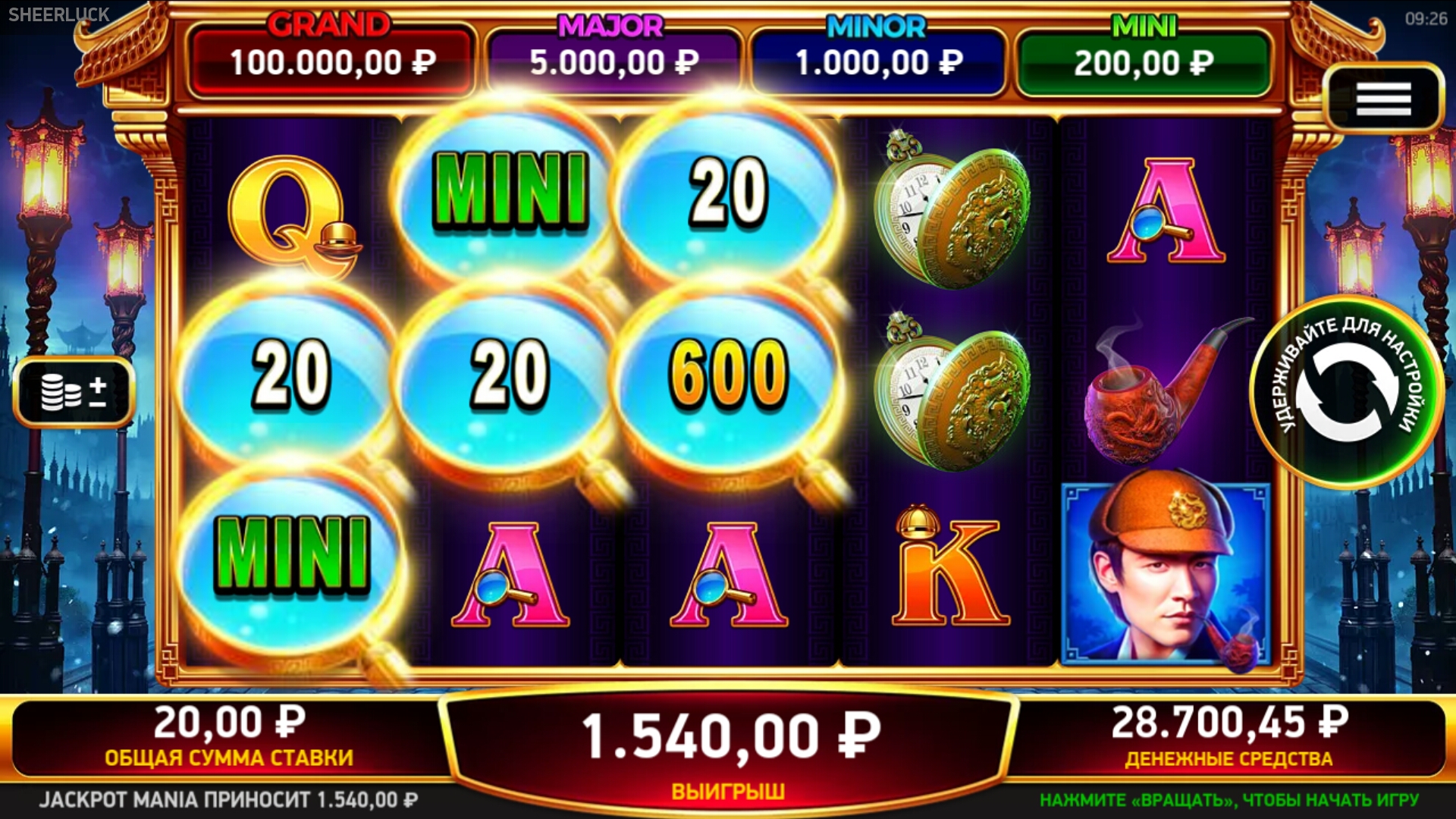Image resolution: width=1456 pixels, height=819 pixels.
Task: Open the hamburger menu
Action: (1383, 99)
